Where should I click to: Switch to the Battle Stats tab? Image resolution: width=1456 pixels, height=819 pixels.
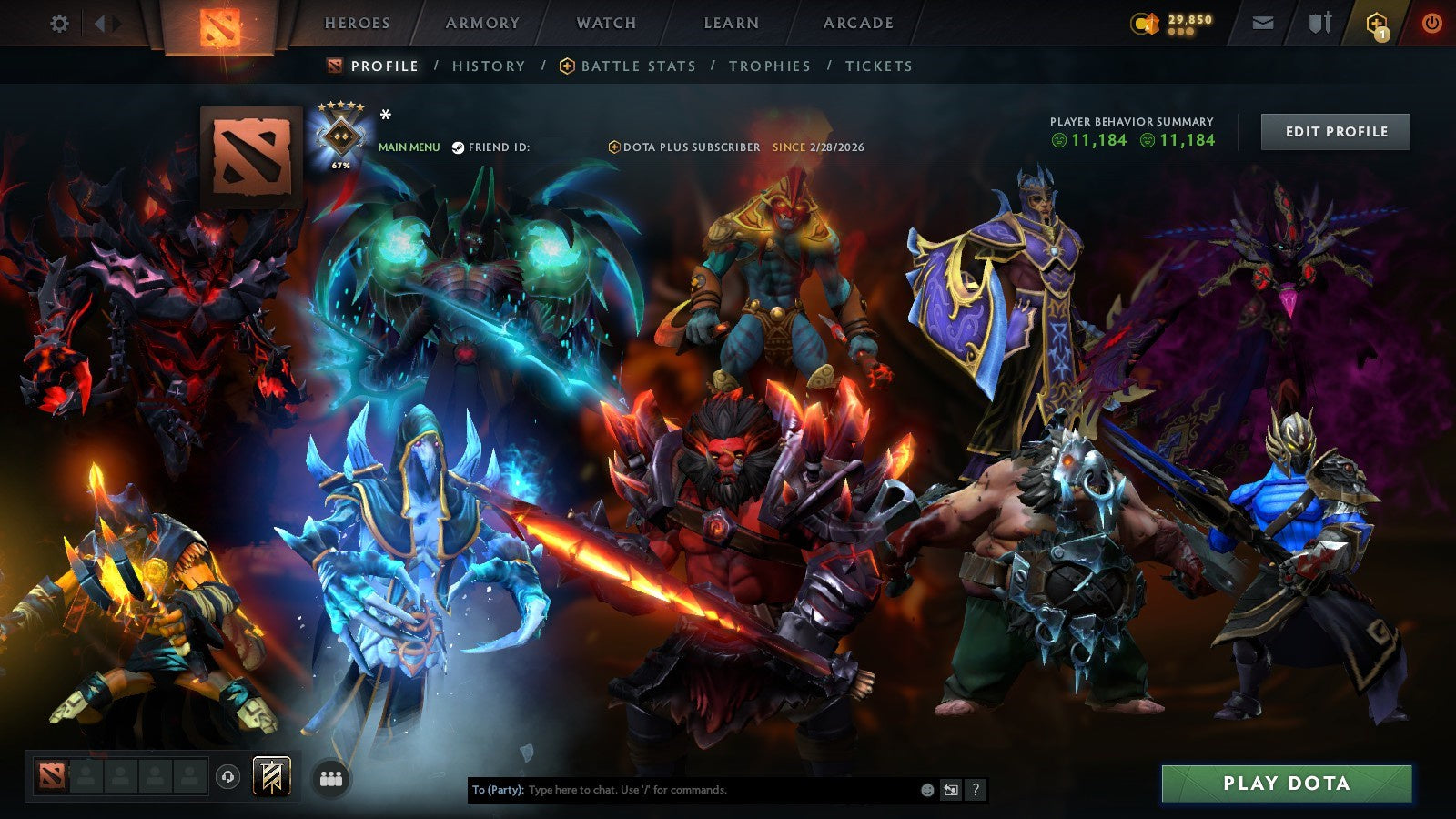637,66
